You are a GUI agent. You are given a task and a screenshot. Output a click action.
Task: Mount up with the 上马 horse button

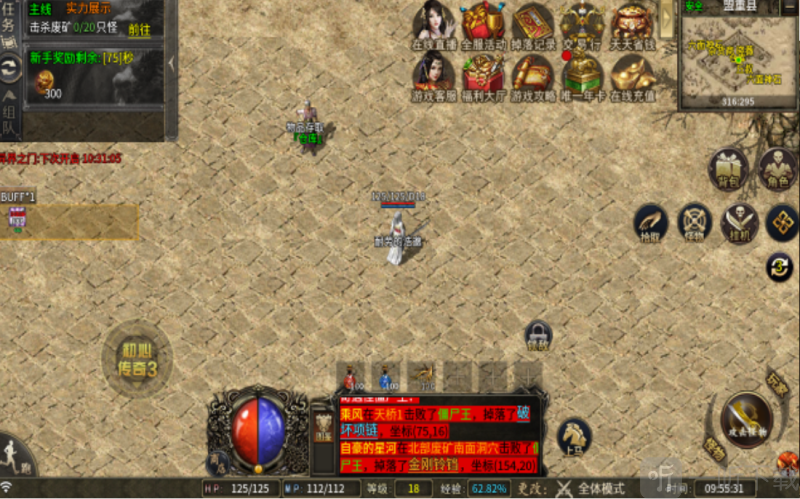click(574, 436)
